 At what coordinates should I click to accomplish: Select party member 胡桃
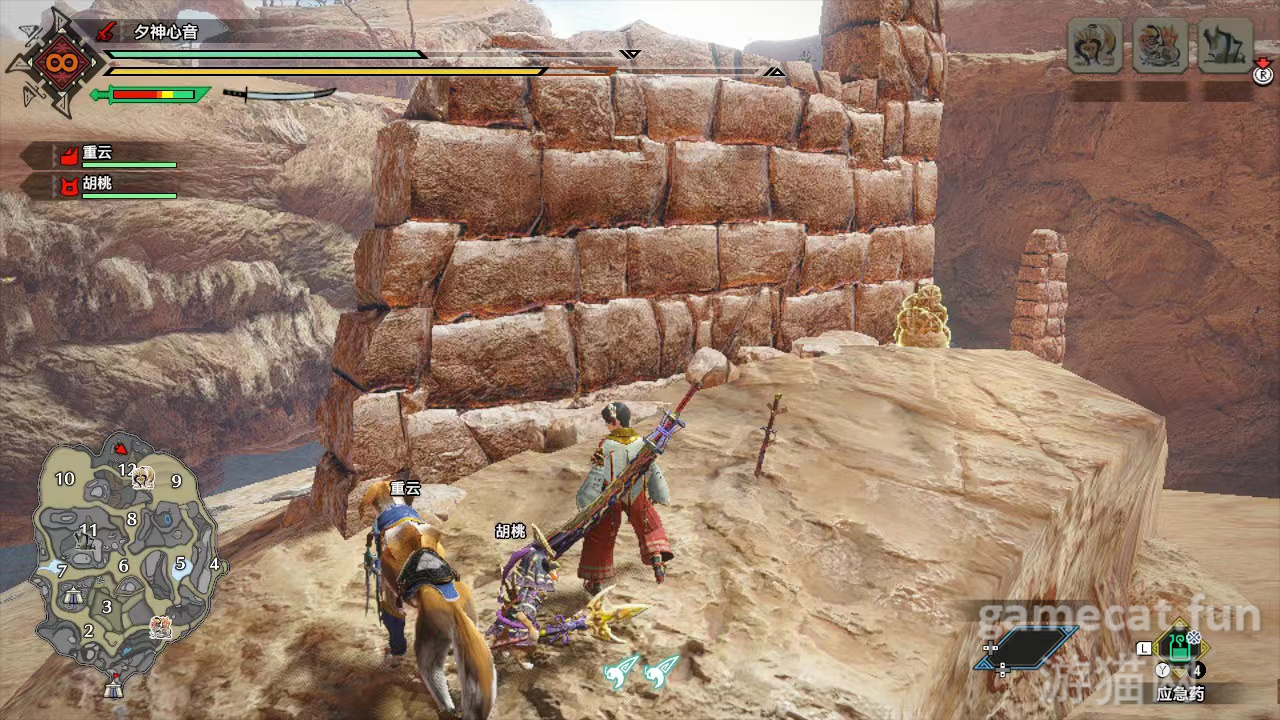[x=108, y=185]
